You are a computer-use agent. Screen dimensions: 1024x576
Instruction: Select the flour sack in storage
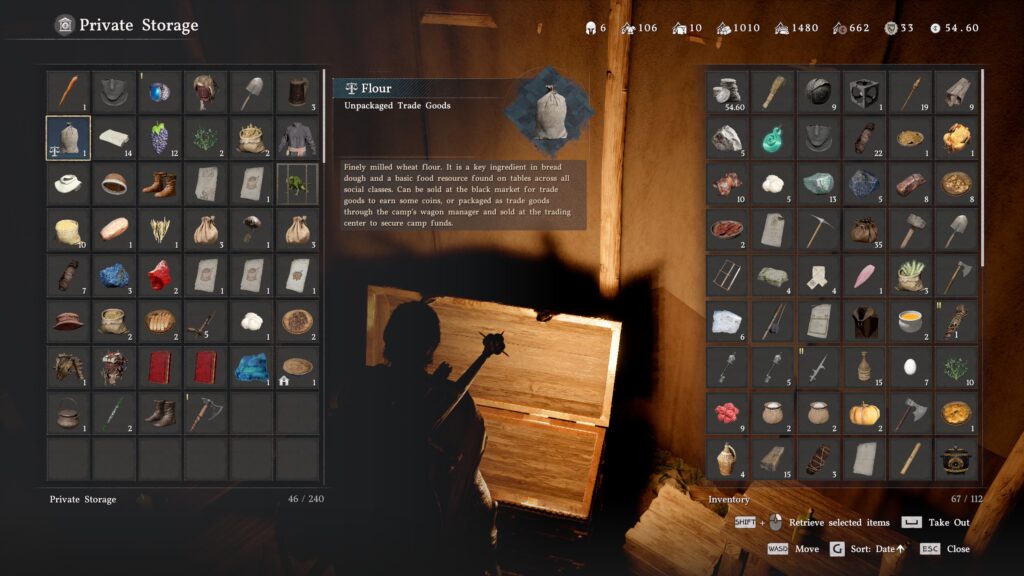pyautogui.click(x=68, y=138)
